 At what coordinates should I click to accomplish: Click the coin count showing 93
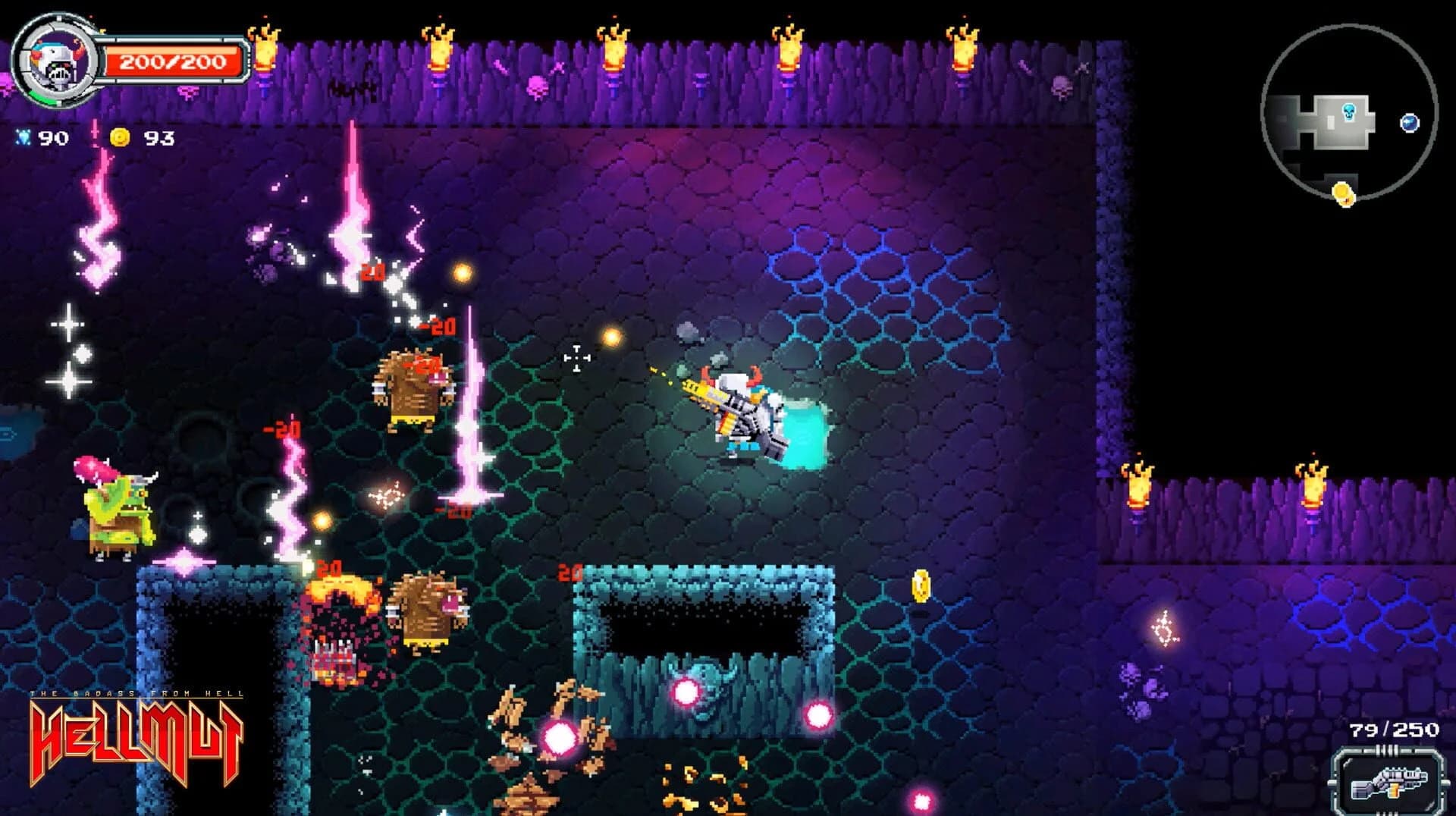click(161, 138)
